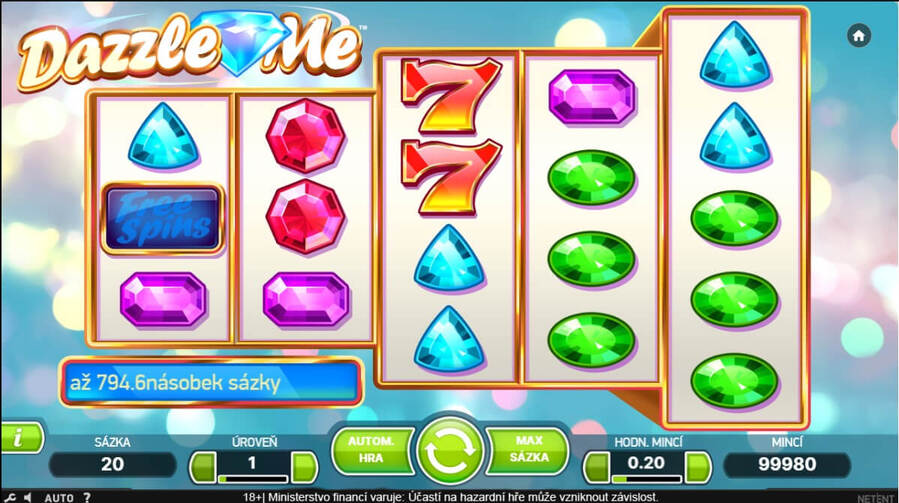Open the AUTO play options
This screenshot has height=503, width=899.
click(59, 496)
